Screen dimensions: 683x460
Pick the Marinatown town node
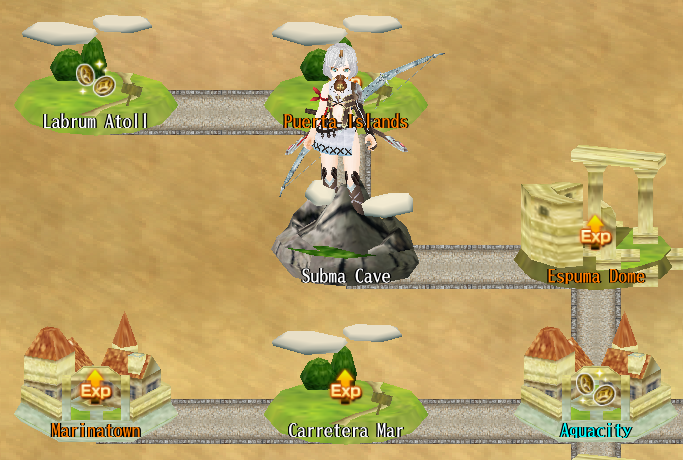click(x=95, y=386)
